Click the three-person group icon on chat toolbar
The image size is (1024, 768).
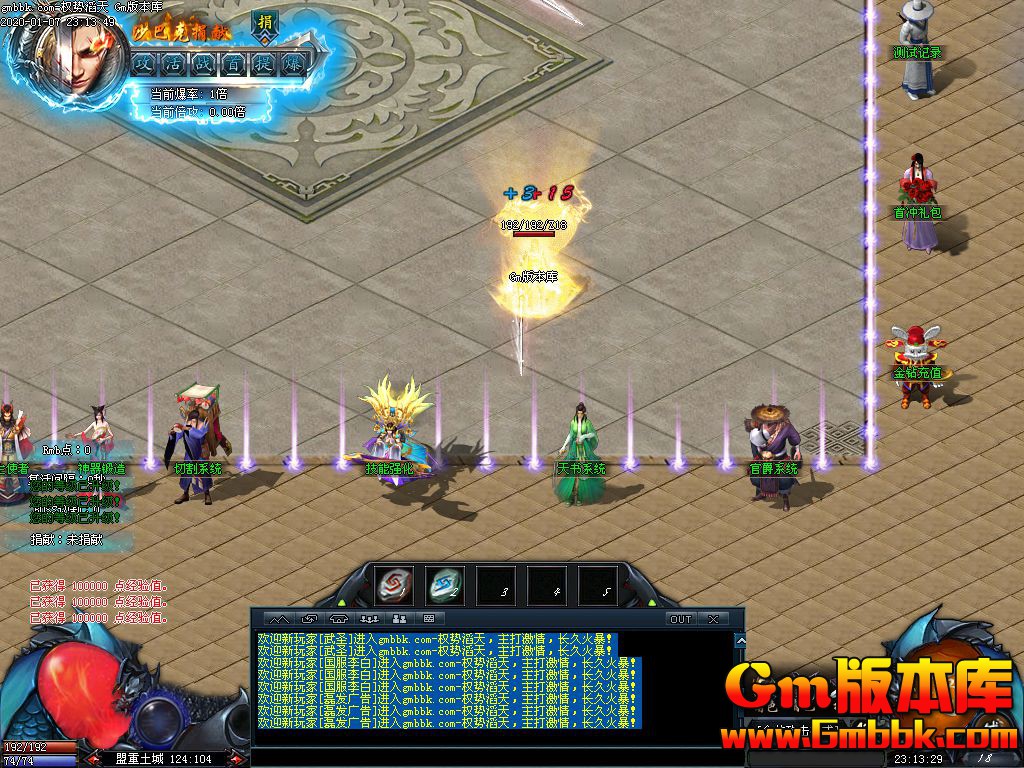coord(369,619)
